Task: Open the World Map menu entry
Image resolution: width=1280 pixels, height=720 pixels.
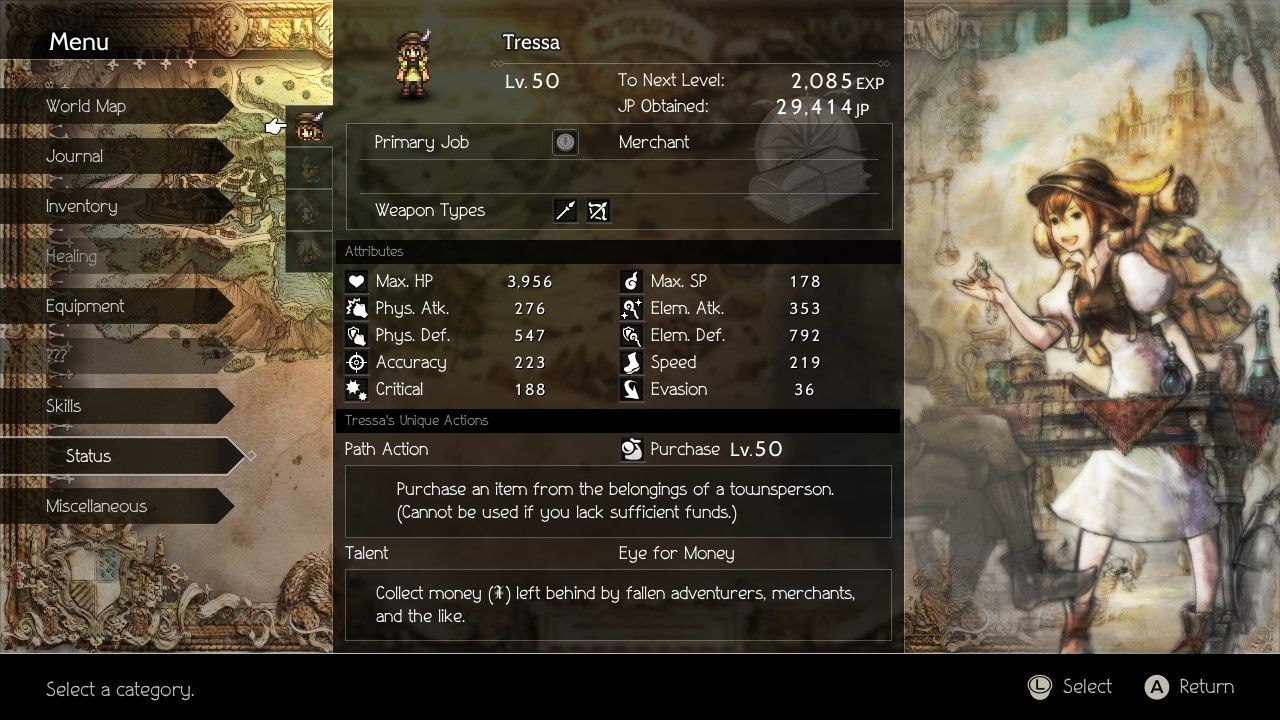Action: (x=86, y=106)
